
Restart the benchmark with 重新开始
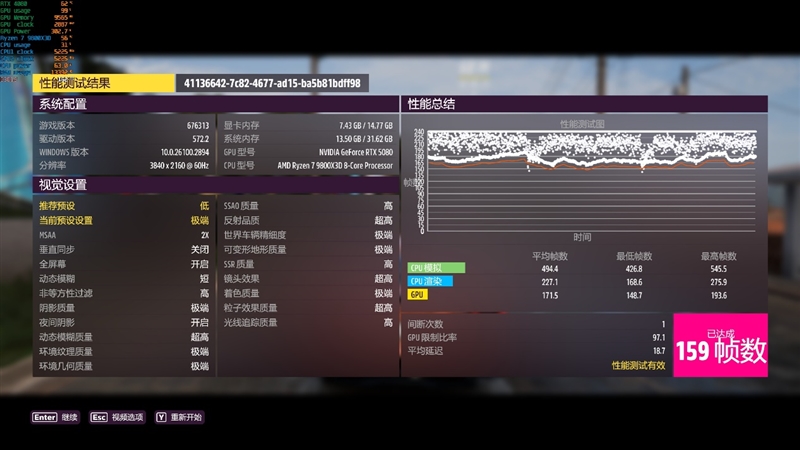pyautogui.click(x=178, y=417)
